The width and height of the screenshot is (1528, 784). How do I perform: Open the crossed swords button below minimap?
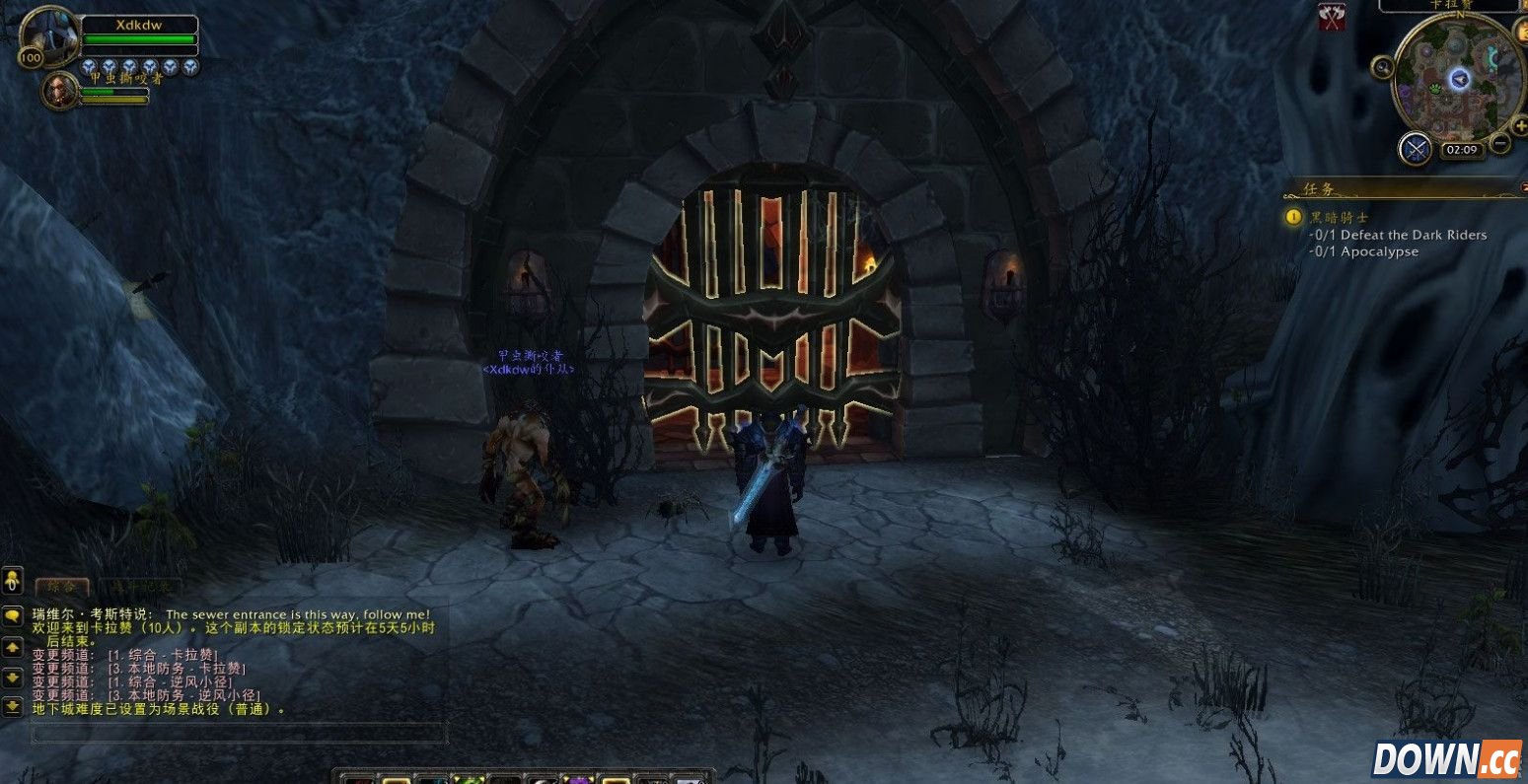click(x=1416, y=149)
